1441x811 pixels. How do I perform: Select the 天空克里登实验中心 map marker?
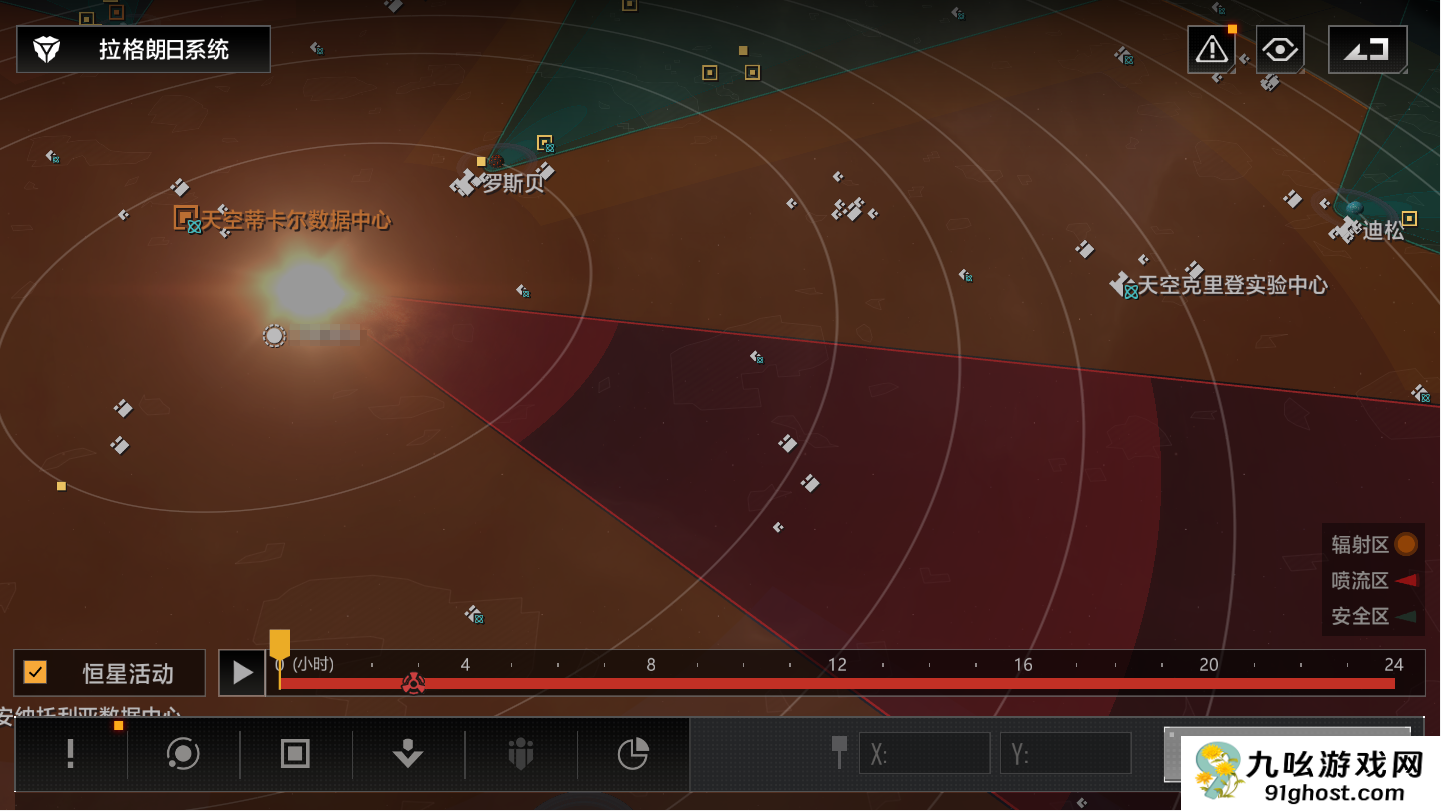pyautogui.click(x=1124, y=286)
